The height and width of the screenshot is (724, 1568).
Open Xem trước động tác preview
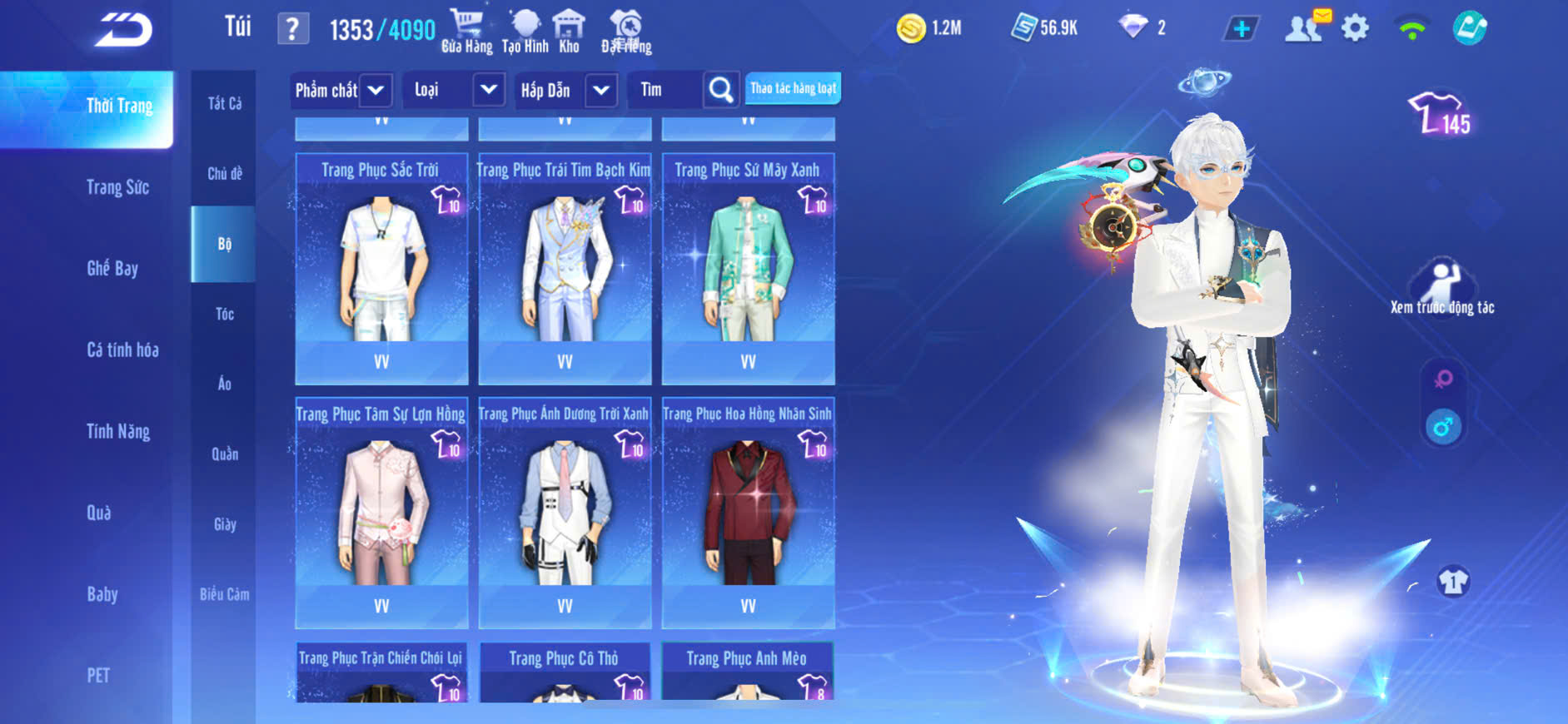pyautogui.click(x=1442, y=287)
